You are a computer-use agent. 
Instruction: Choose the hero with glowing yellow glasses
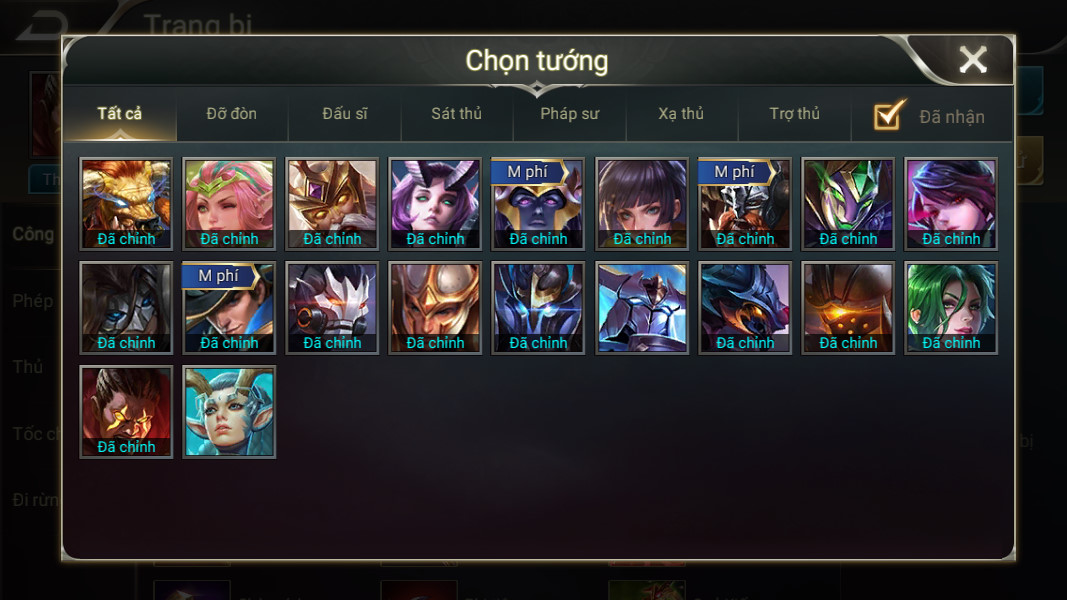pos(126,411)
